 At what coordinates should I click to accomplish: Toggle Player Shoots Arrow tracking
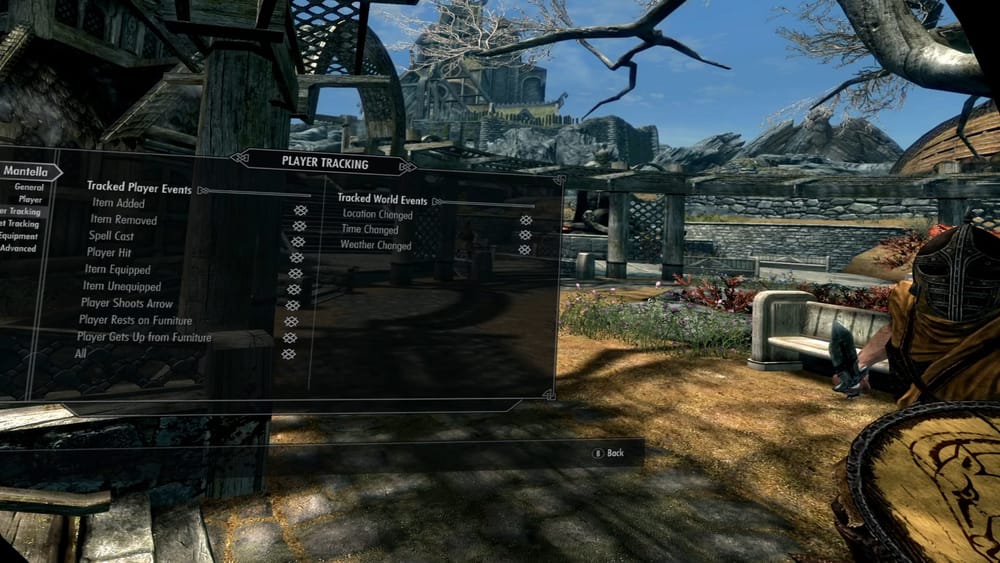293,306
